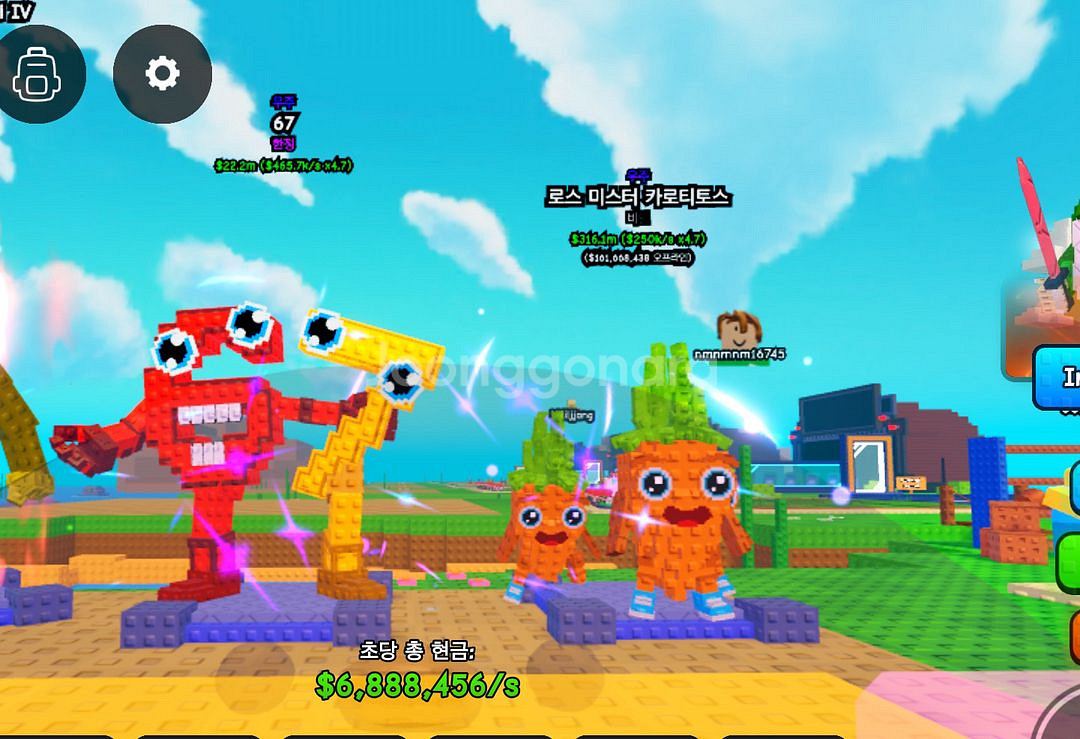Tap the blue "In" button

click(x=1059, y=378)
